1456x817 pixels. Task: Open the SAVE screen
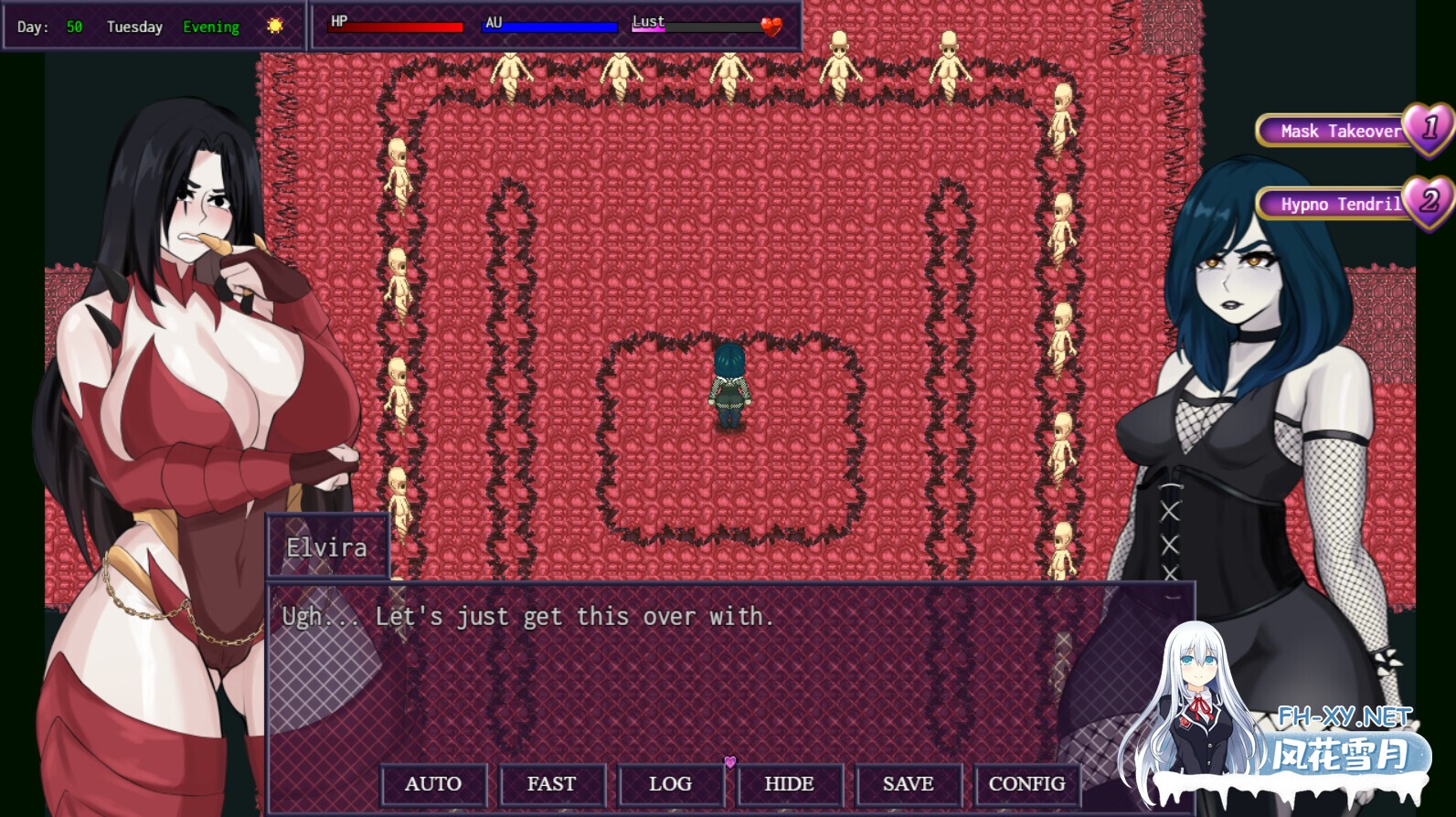click(908, 783)
